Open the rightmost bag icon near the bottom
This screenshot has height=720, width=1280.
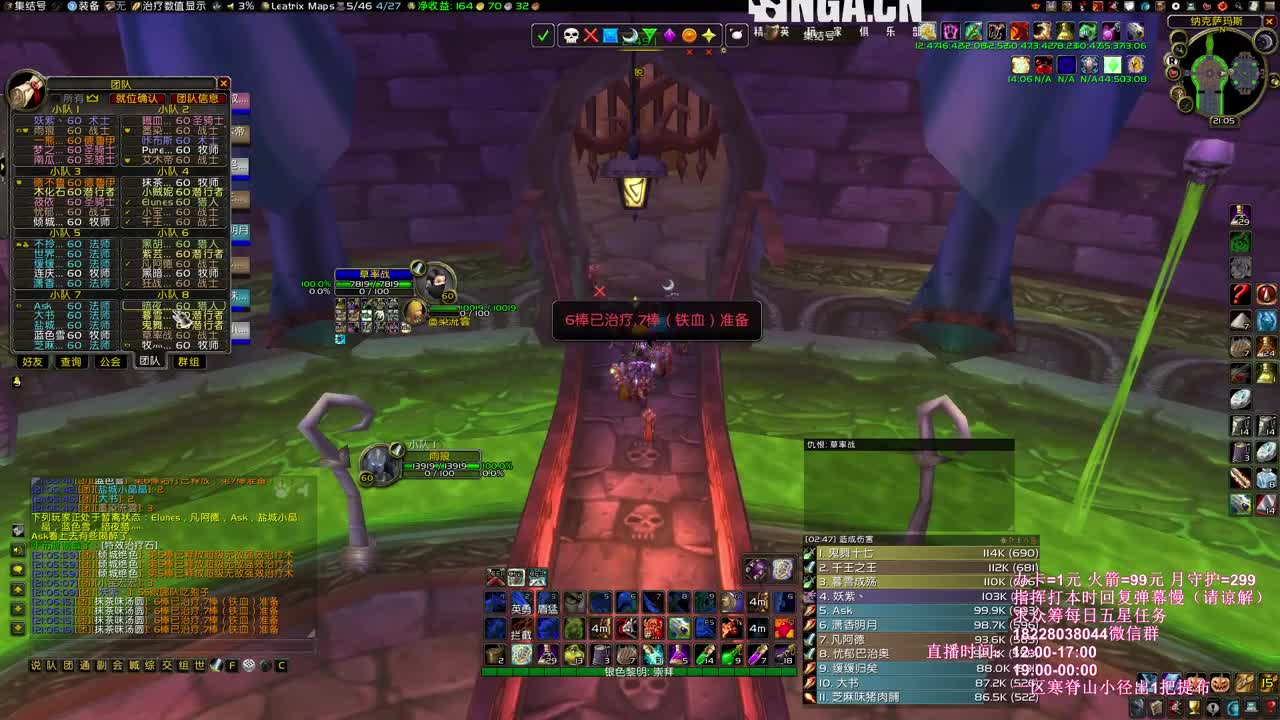(x=1267, y=682)
